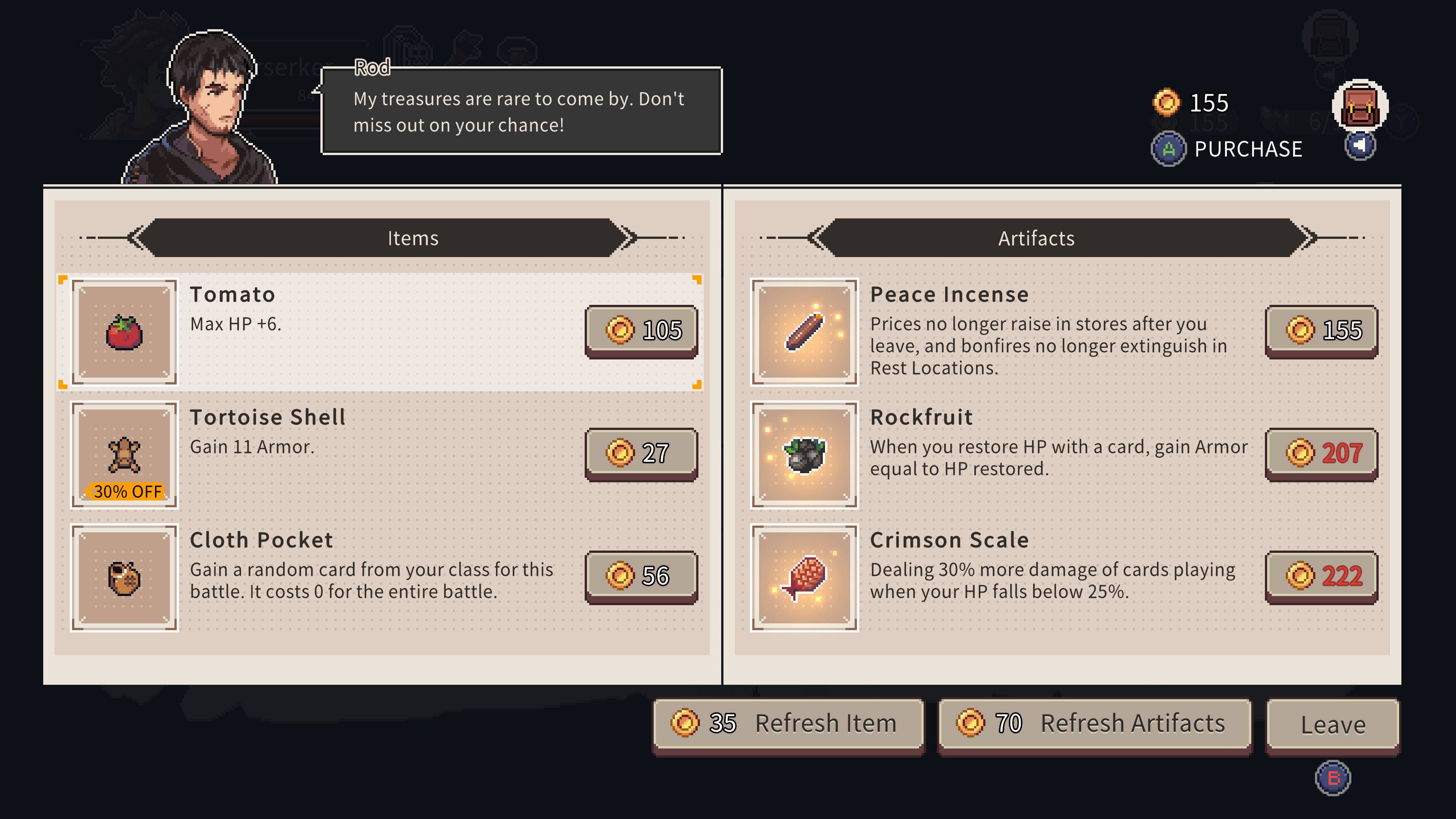Select the Cloth Pocket item icon

pyautogui.click(x=124, y=577)
